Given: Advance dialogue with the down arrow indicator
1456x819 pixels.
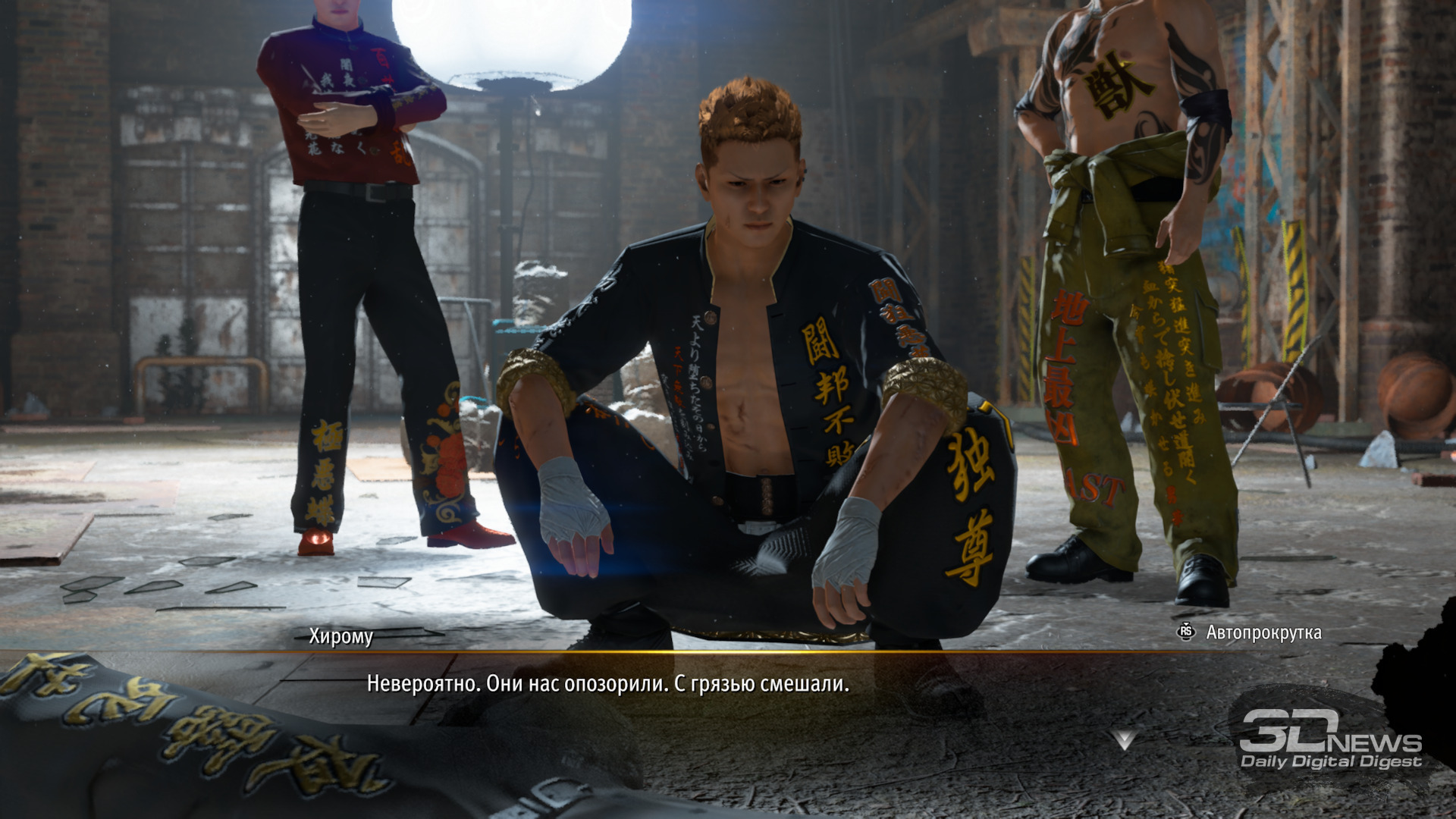Looking at the screenshot, I should coord(1124,739).
